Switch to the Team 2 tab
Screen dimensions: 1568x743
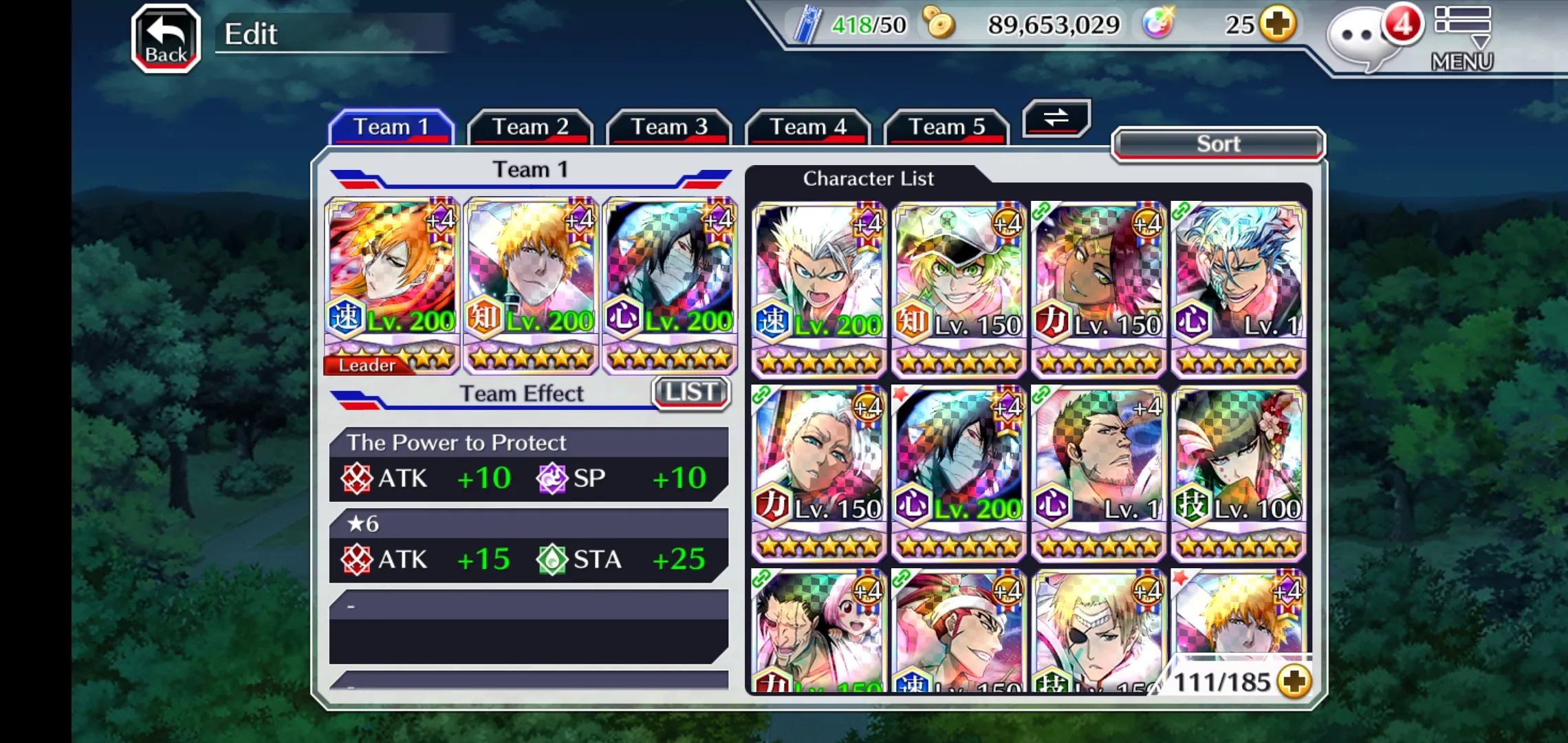click(530, 127)
